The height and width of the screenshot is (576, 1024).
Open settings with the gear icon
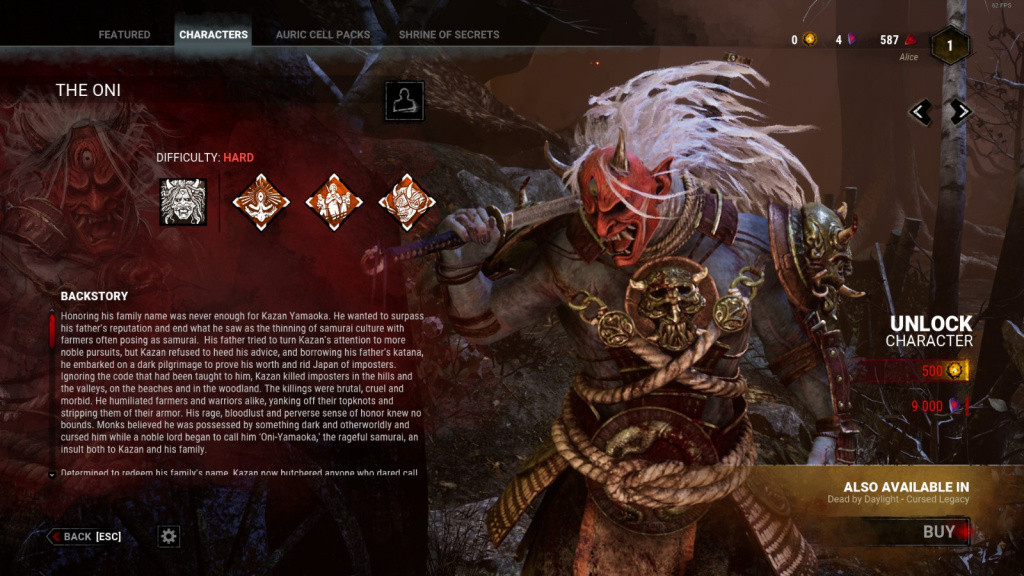[x=169, y=537]
